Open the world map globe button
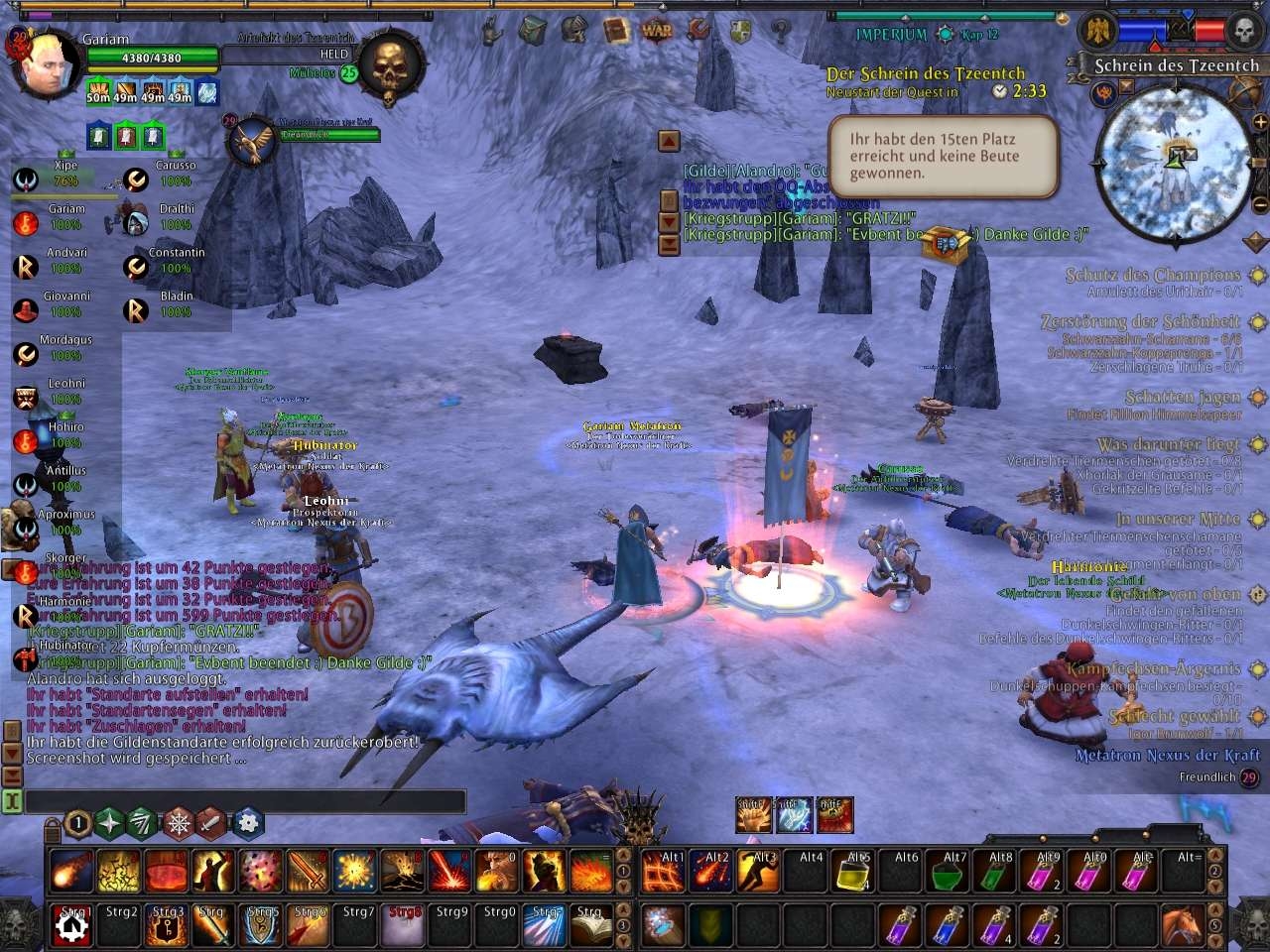The width and height of the screenshot is (1270, 952). (1246, 92)
